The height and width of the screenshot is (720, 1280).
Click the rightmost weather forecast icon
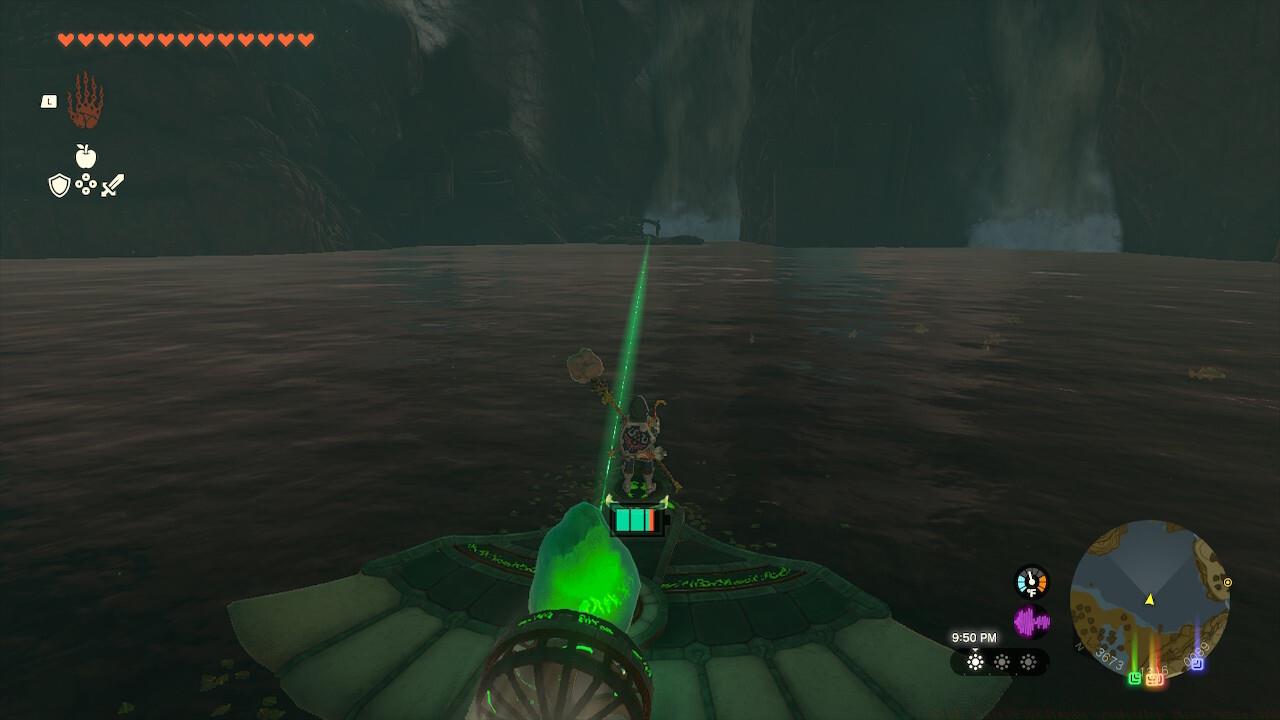click(x=1029, y=661)
